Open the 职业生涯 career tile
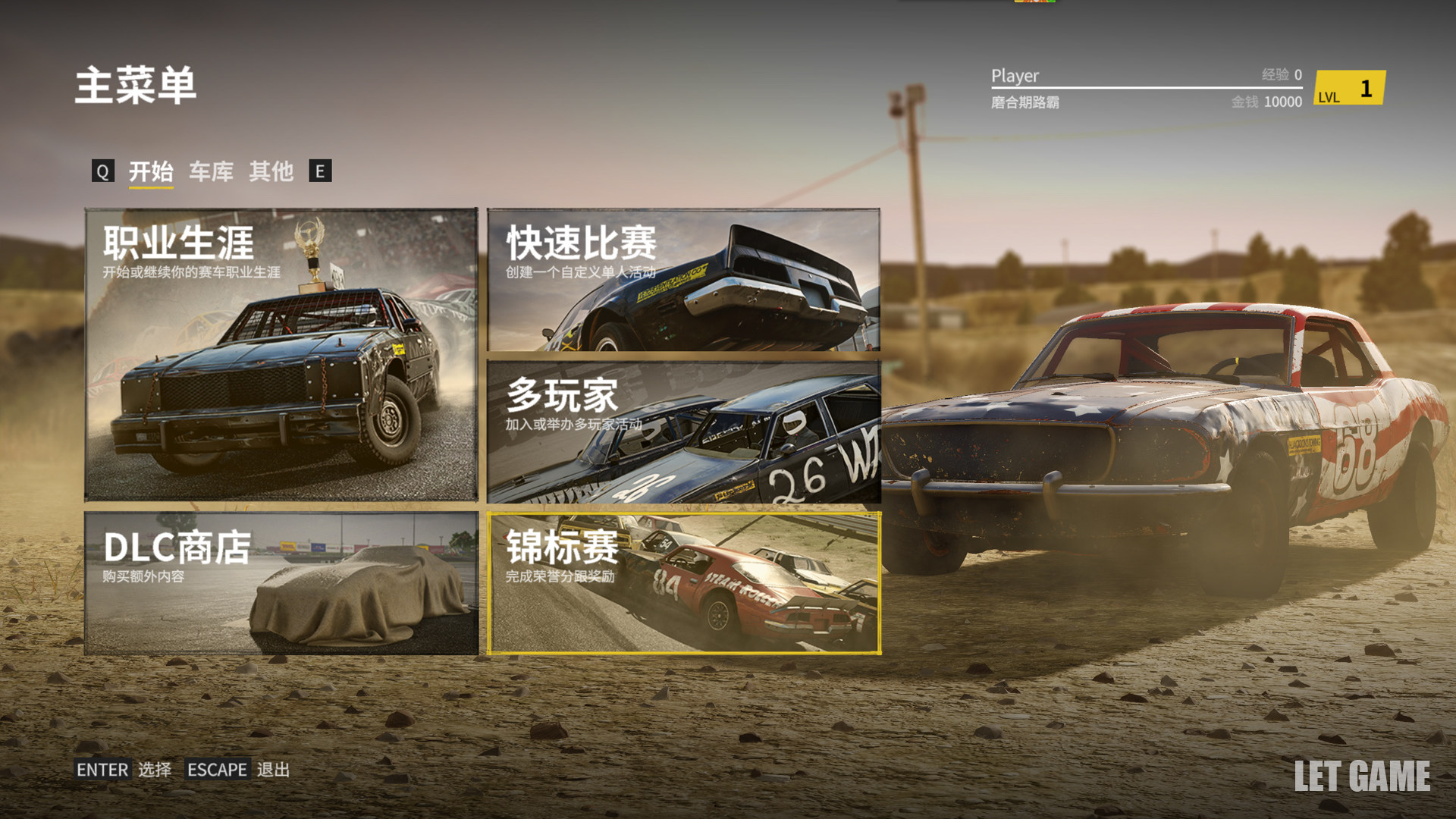1456x819 pixels. [x=281, y=354]
